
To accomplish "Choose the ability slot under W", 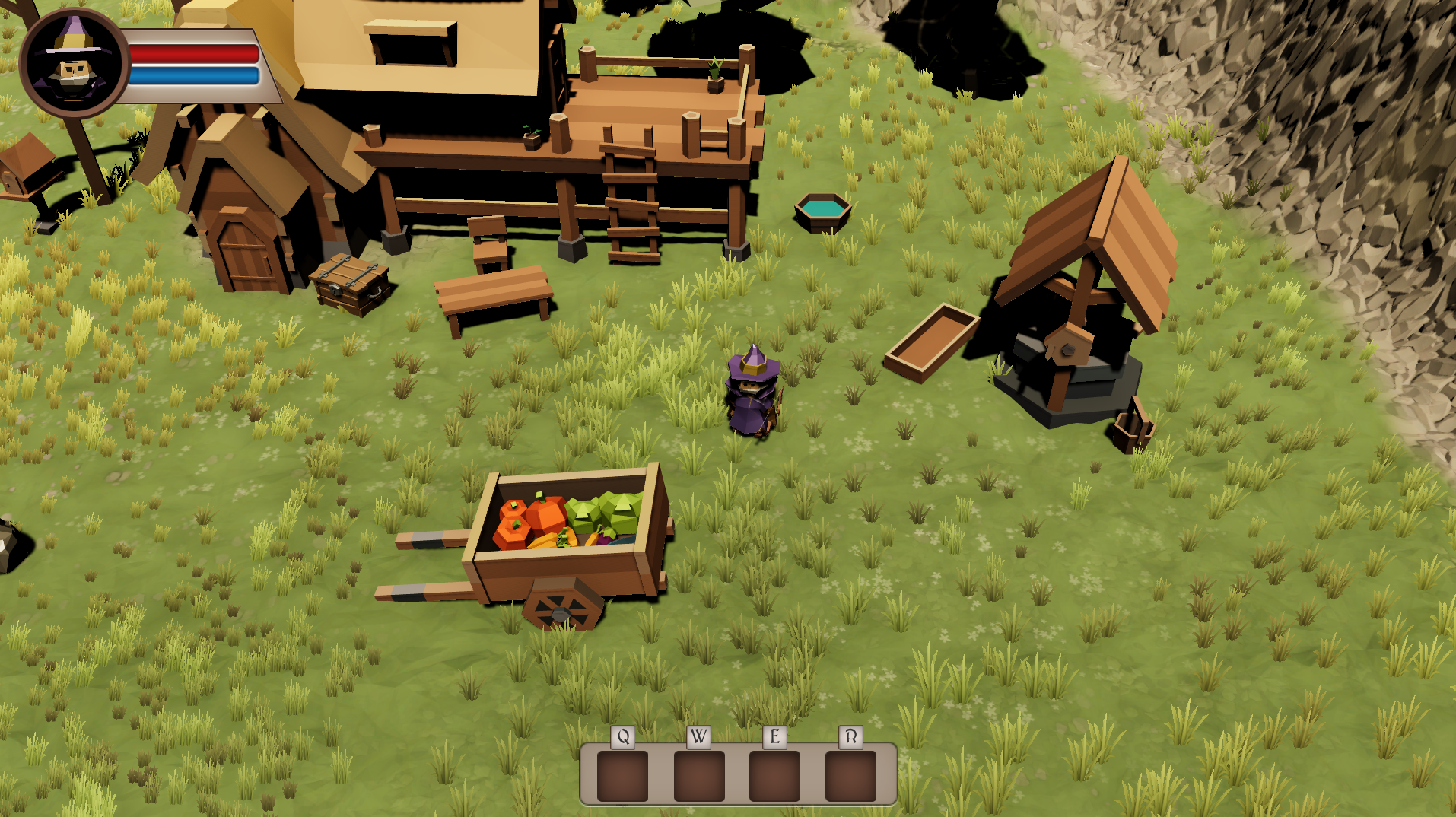I will coord(698,776).
